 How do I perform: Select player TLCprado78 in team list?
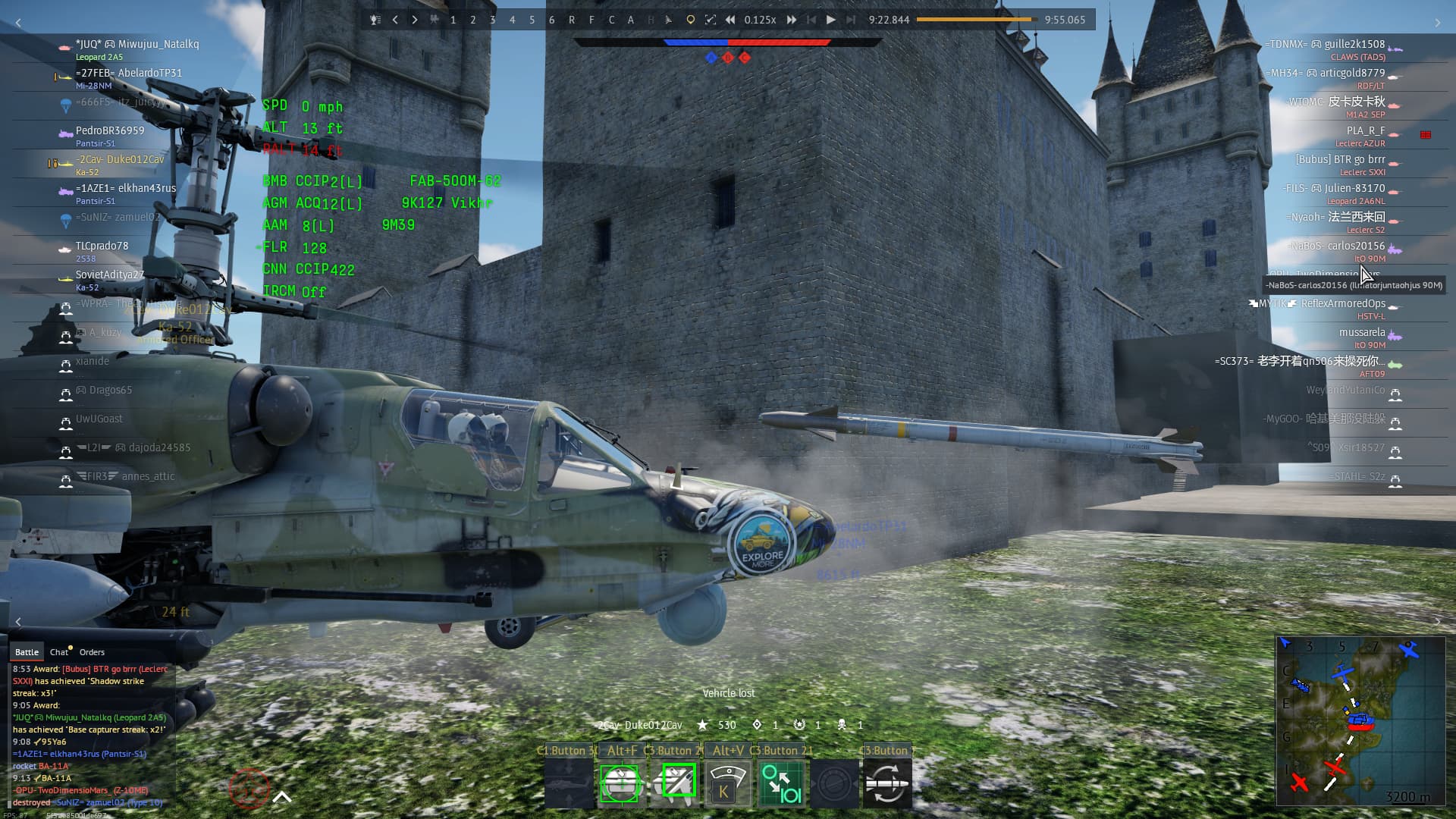(102, 246)
